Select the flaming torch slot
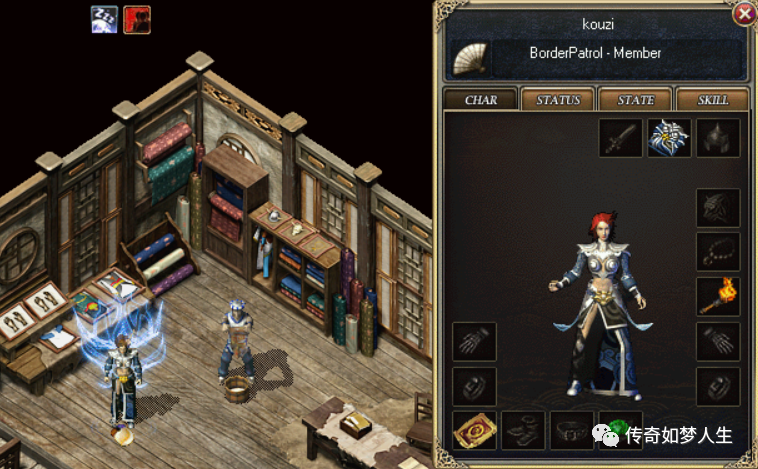 click(717, 297)
